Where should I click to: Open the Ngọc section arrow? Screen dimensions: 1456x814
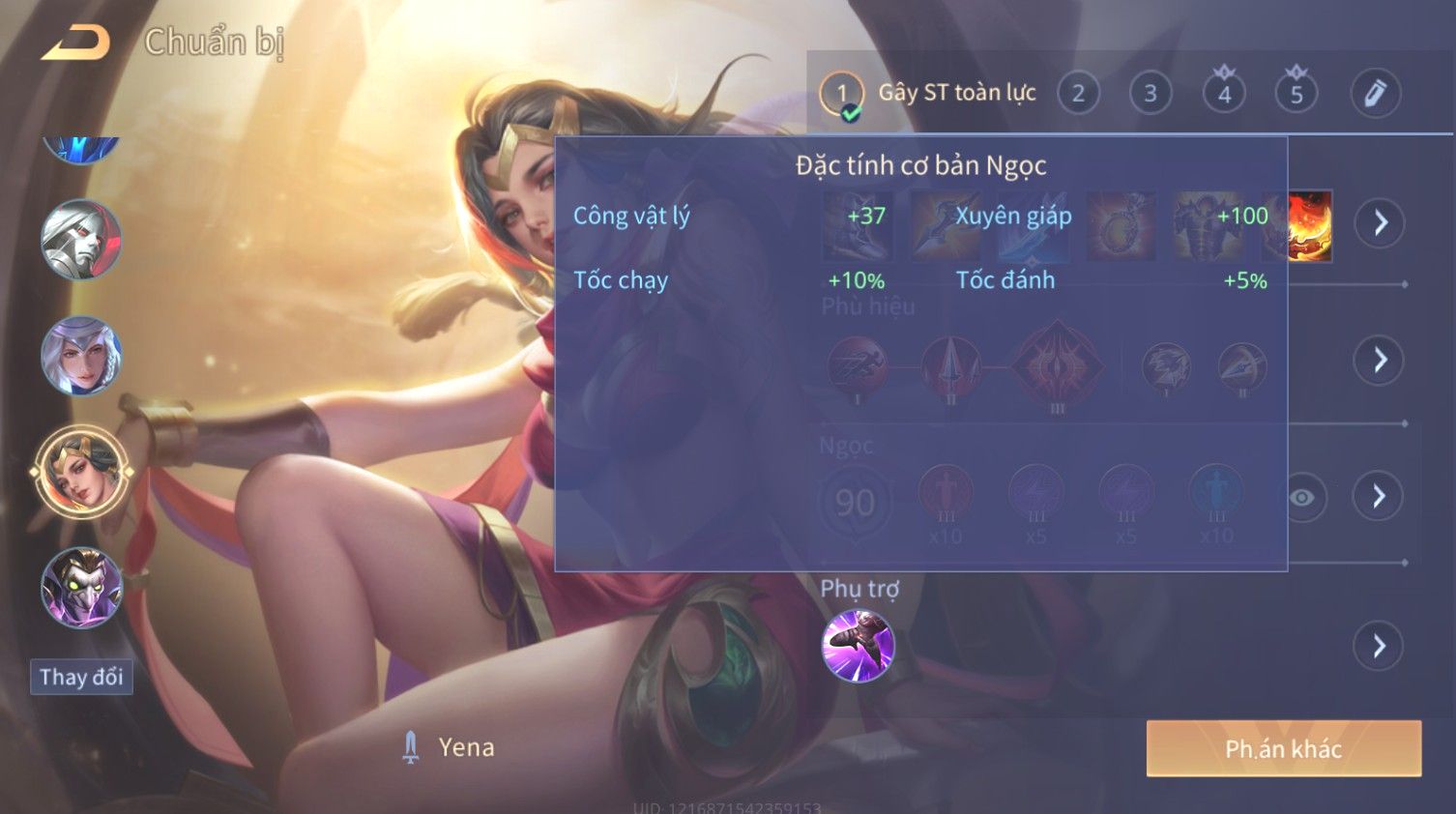click(x=1379, y=497)
